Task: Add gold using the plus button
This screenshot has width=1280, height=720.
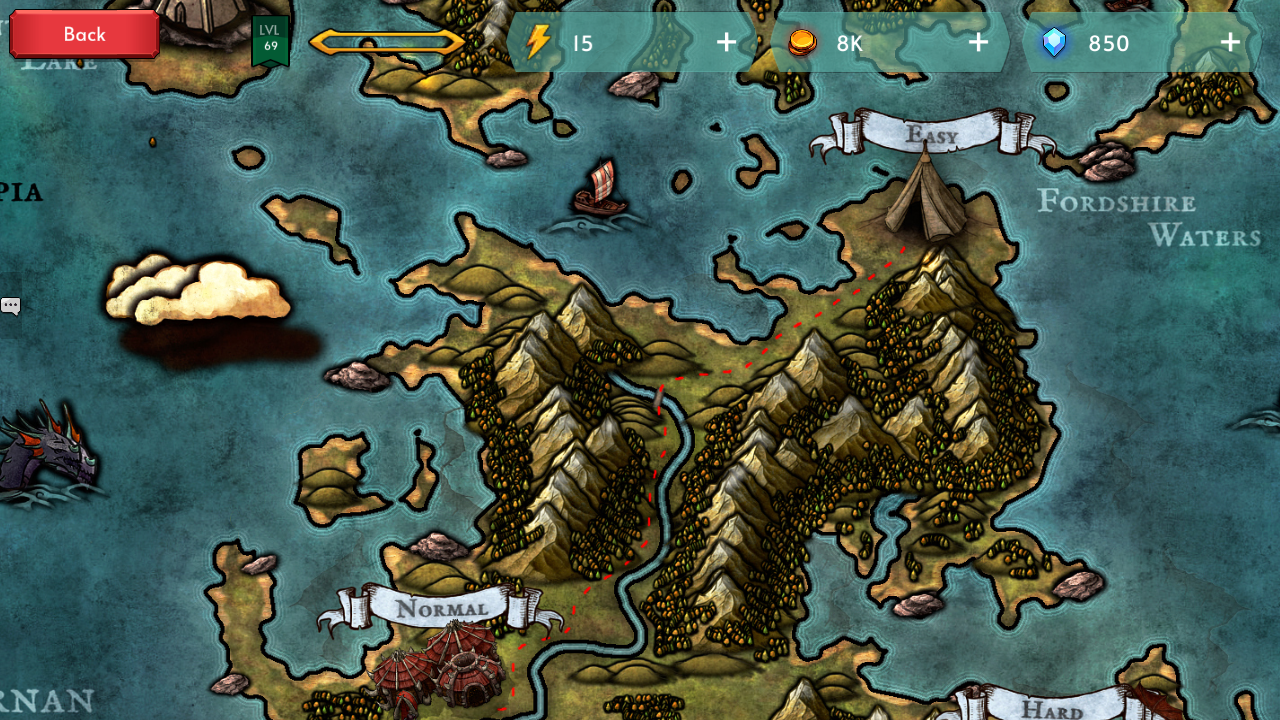Action: (978, 43)
